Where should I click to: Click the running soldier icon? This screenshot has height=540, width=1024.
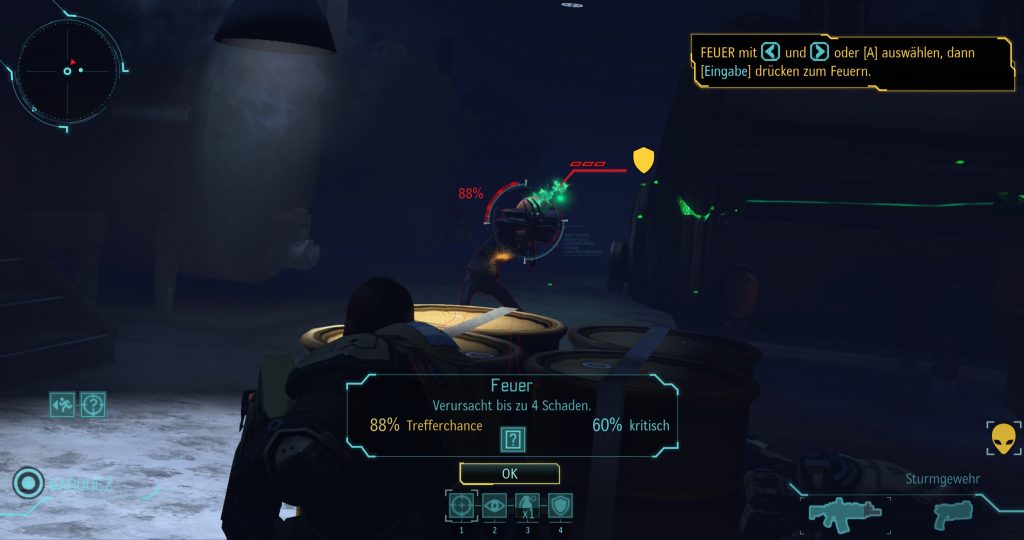[62, 405]
